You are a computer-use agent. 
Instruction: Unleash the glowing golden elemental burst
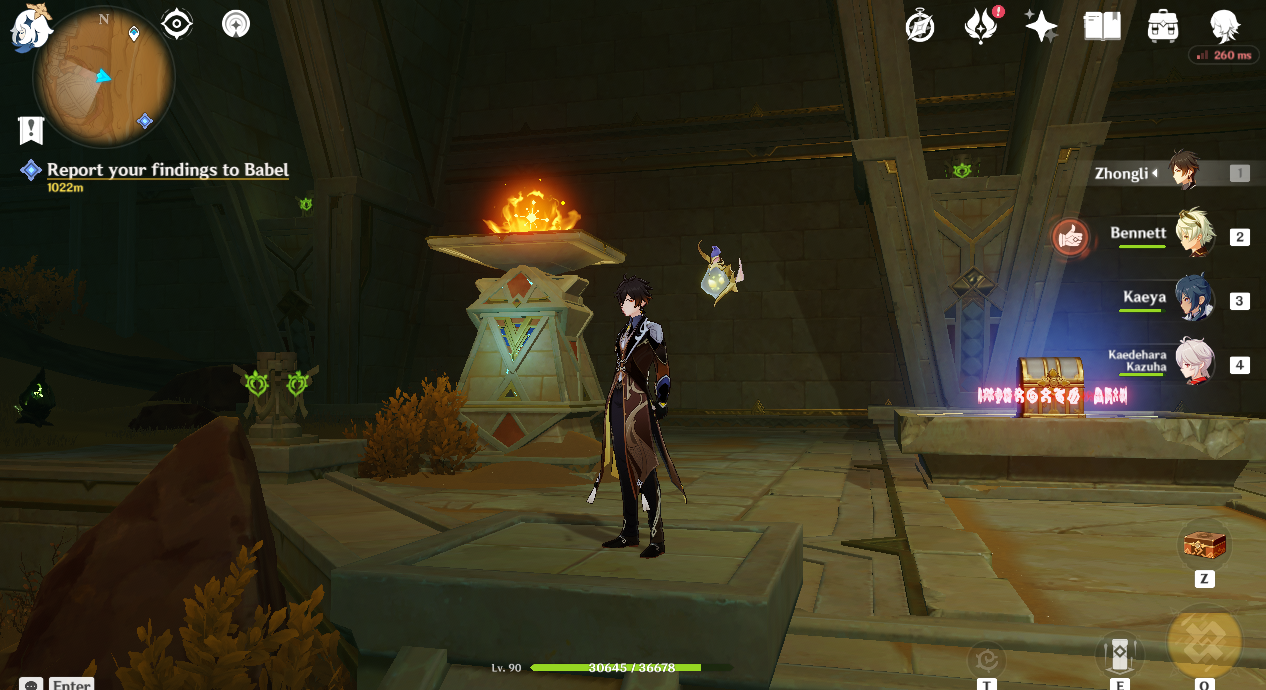coord(1204,641)
